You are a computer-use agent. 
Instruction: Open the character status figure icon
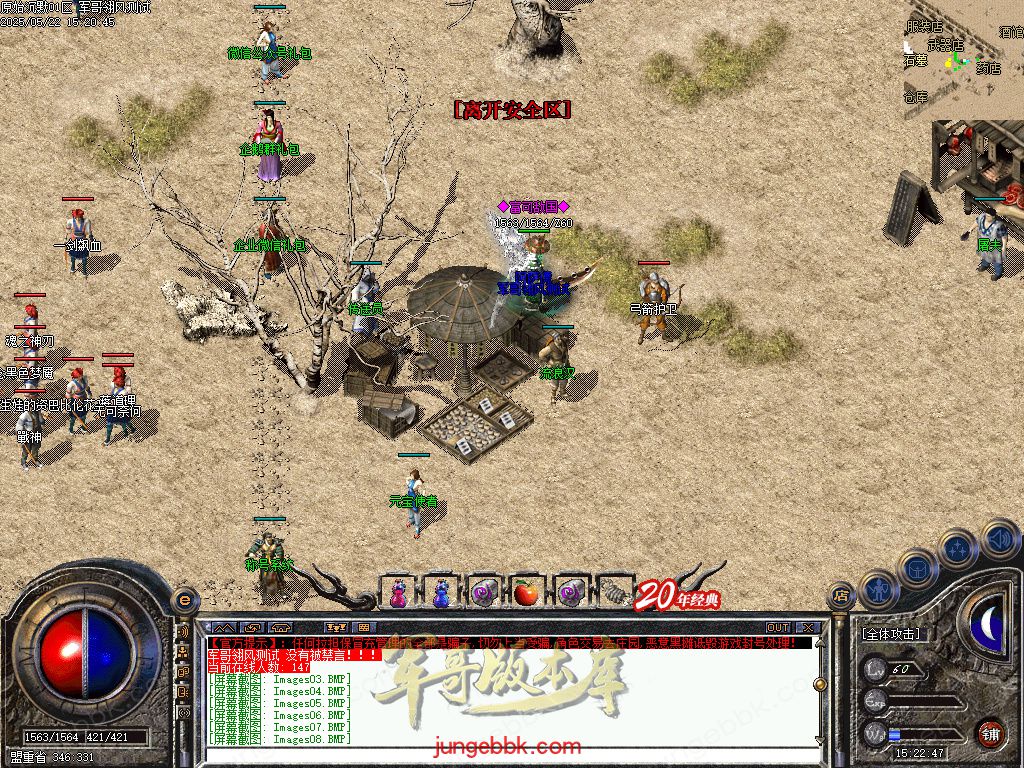[x=880, y=590]
